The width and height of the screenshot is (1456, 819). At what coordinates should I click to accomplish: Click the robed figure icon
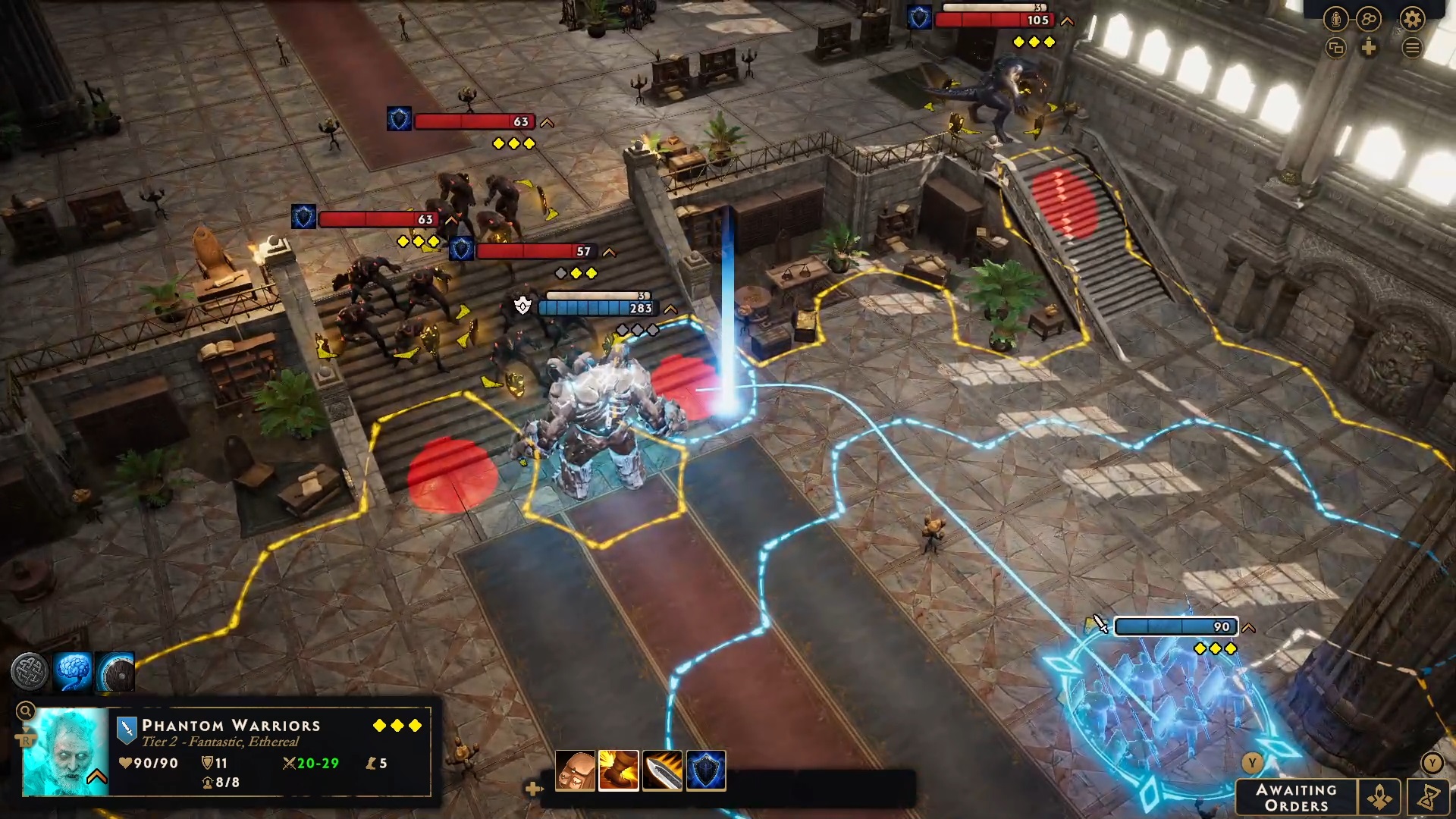coord(1336,19)
